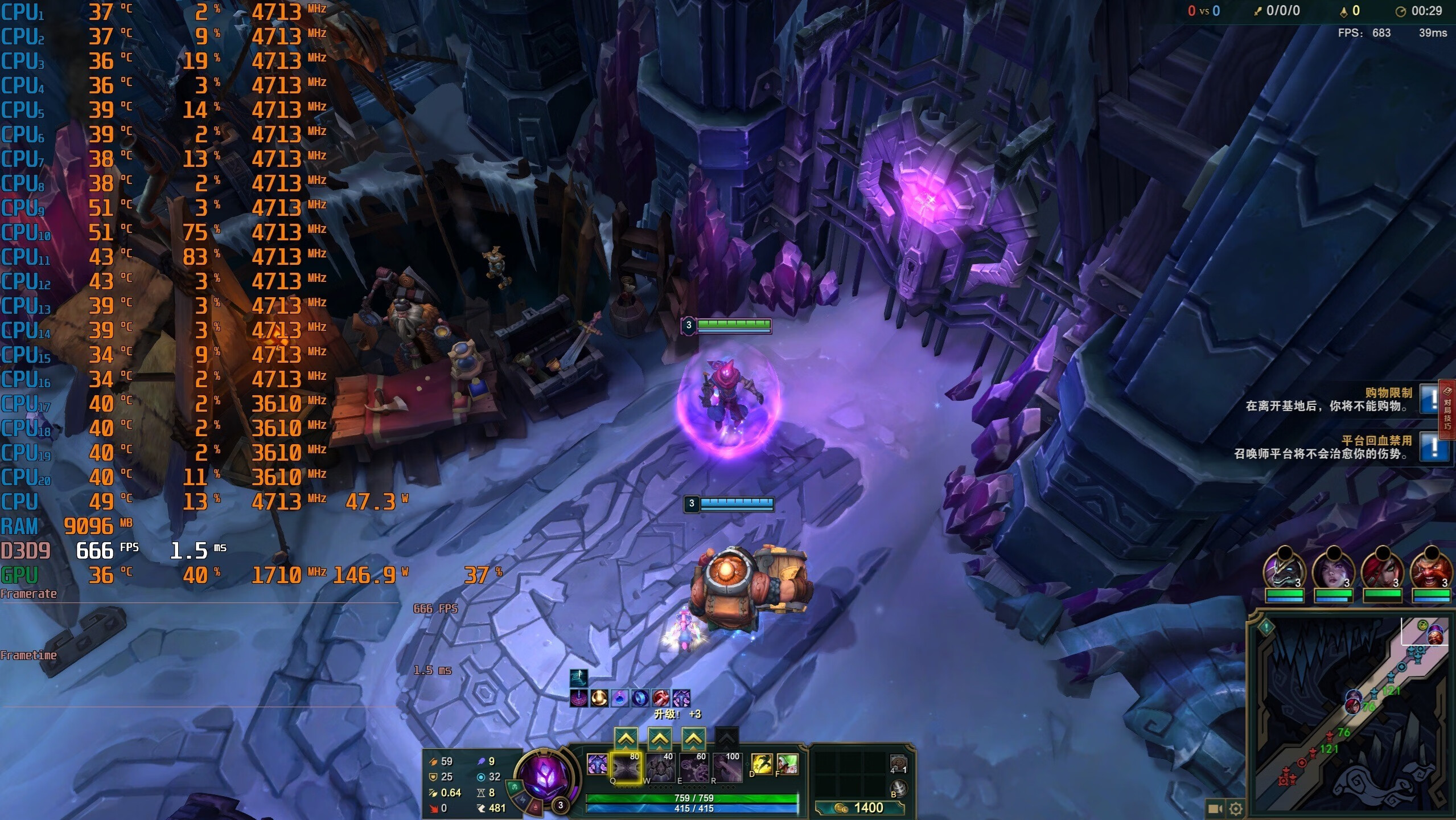The height and width of the screenshot is (820, 1456).
Task: Click the passive ability icon
Action: [597, 764]
